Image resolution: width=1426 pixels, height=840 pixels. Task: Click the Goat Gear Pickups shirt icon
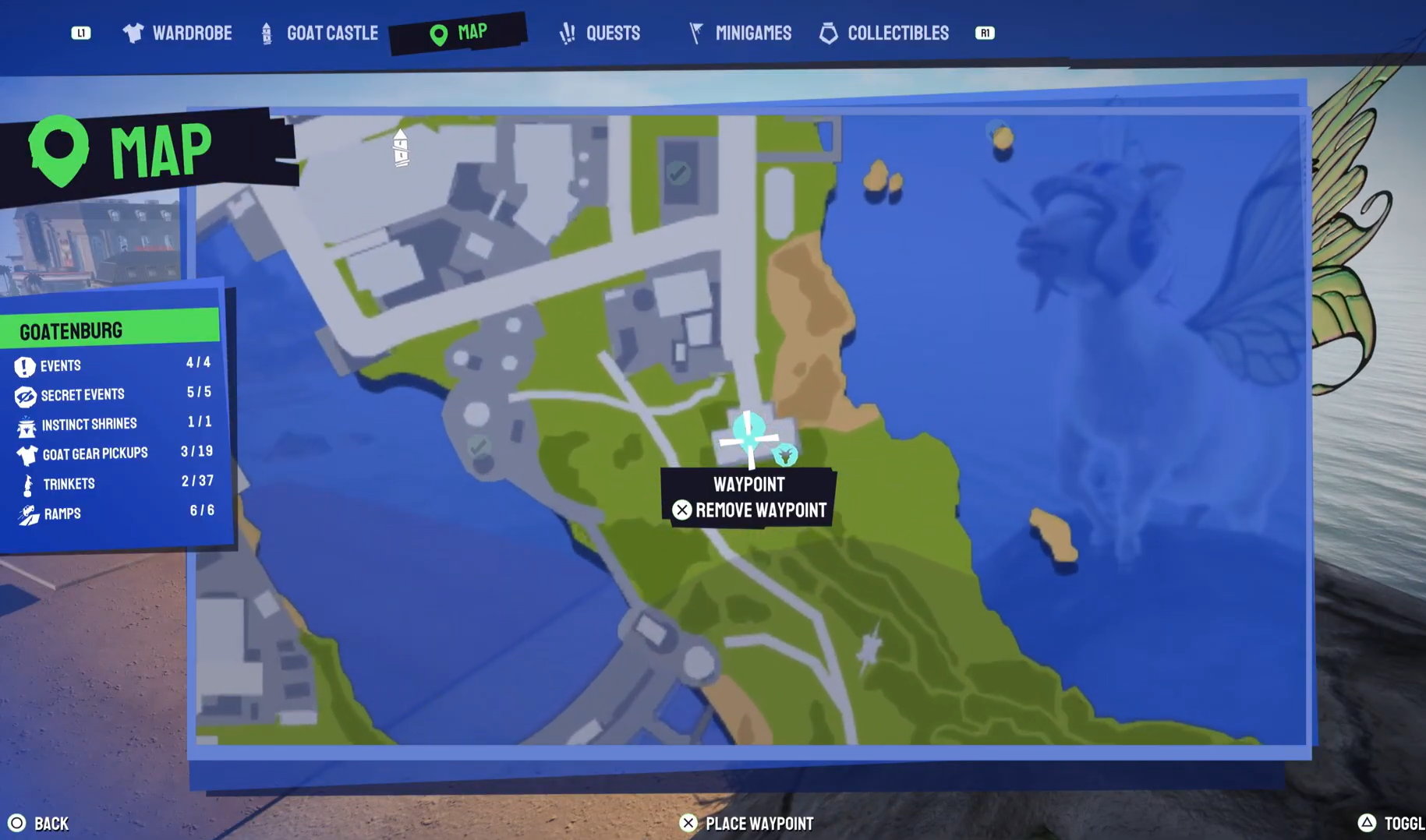pos(26,453)
